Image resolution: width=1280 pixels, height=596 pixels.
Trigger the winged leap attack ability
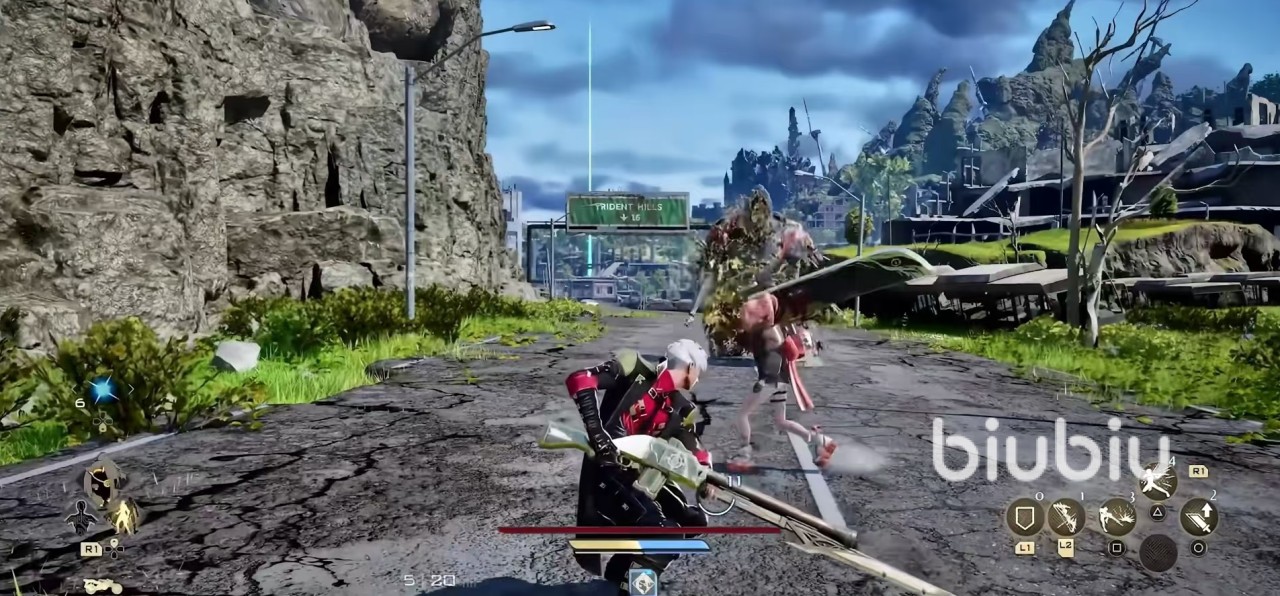tap(1157, 482)
